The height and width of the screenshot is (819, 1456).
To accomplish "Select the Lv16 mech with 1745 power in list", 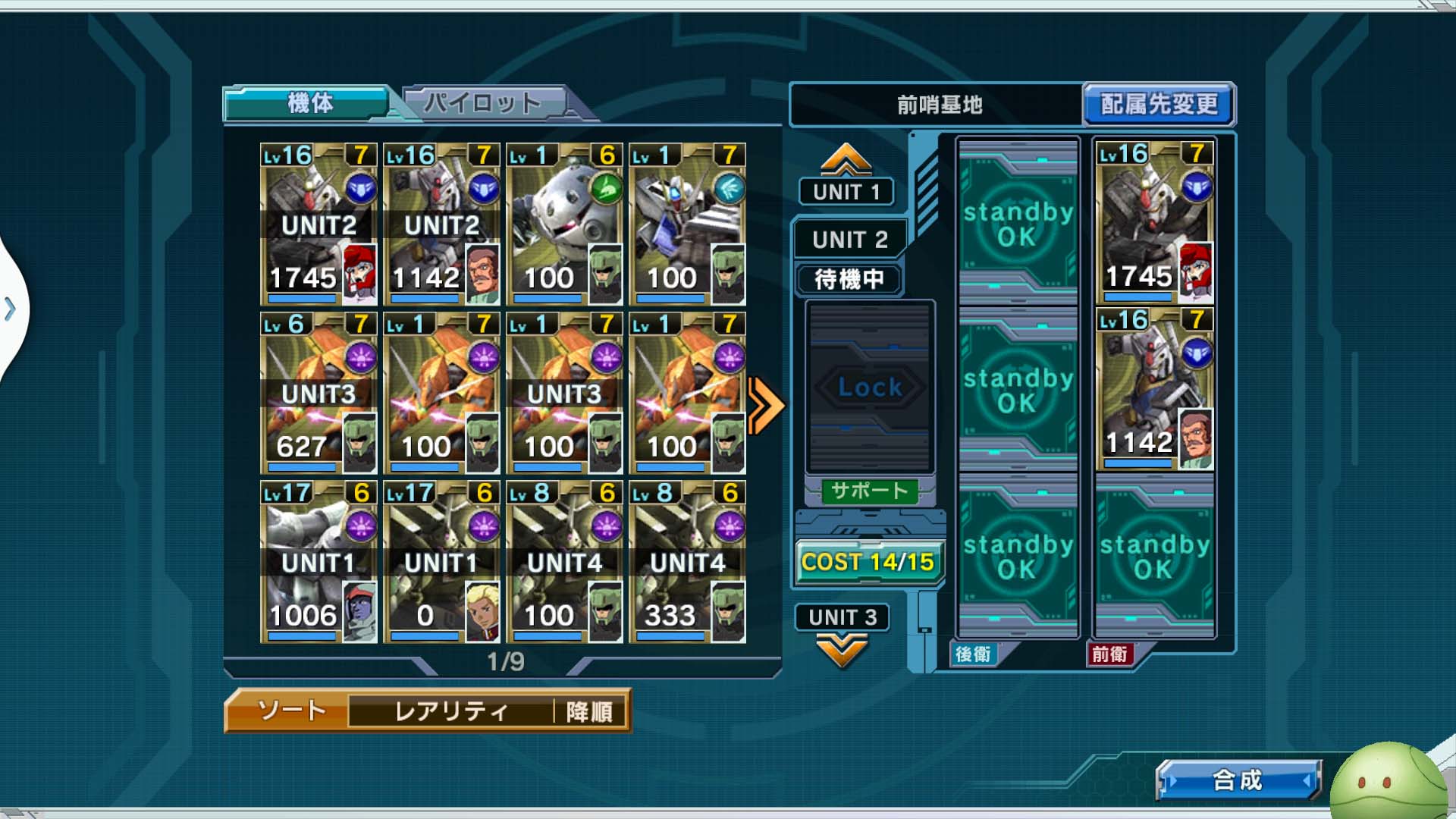I will tap(318, 224).
